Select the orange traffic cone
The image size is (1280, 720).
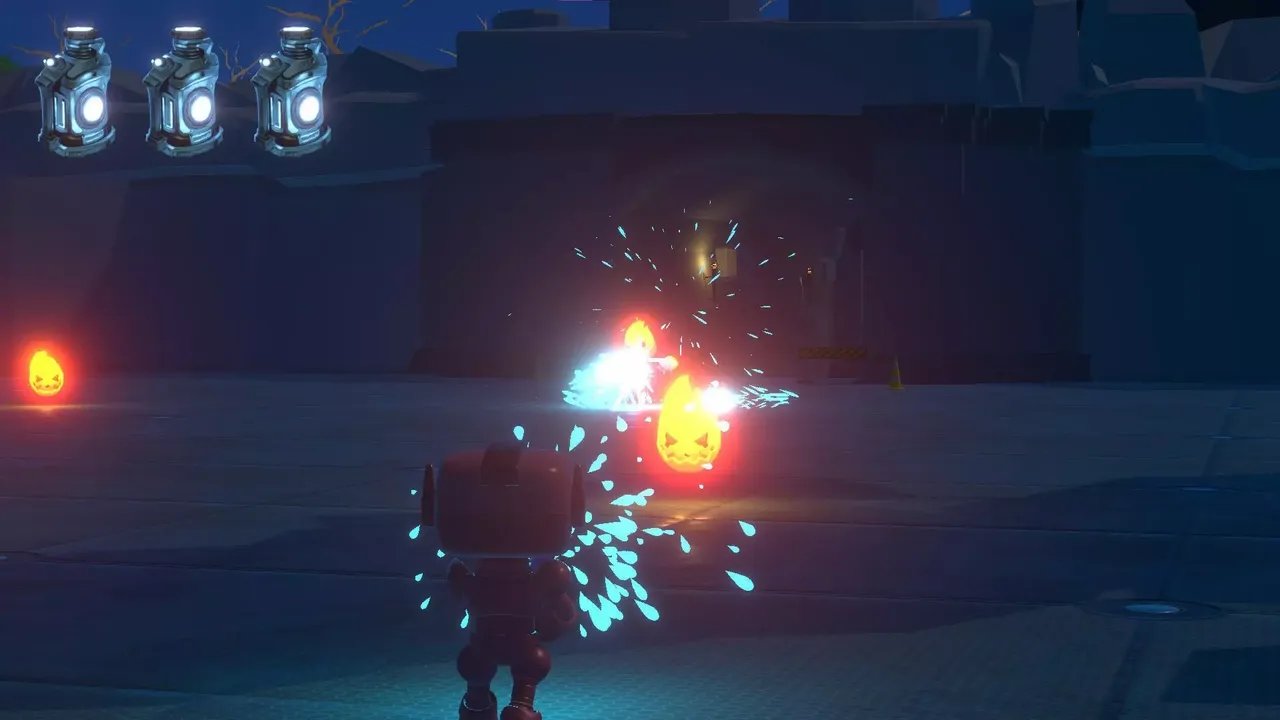[895, 370]
